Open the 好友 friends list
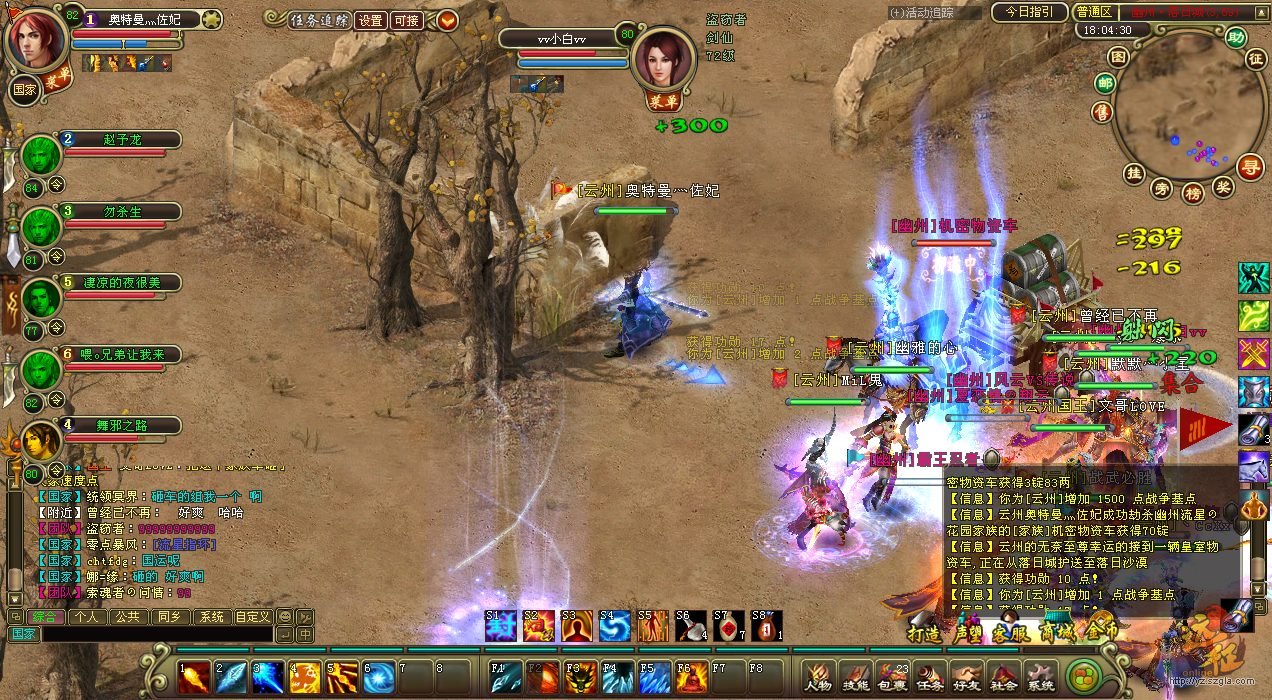 [x=967, y=677]
